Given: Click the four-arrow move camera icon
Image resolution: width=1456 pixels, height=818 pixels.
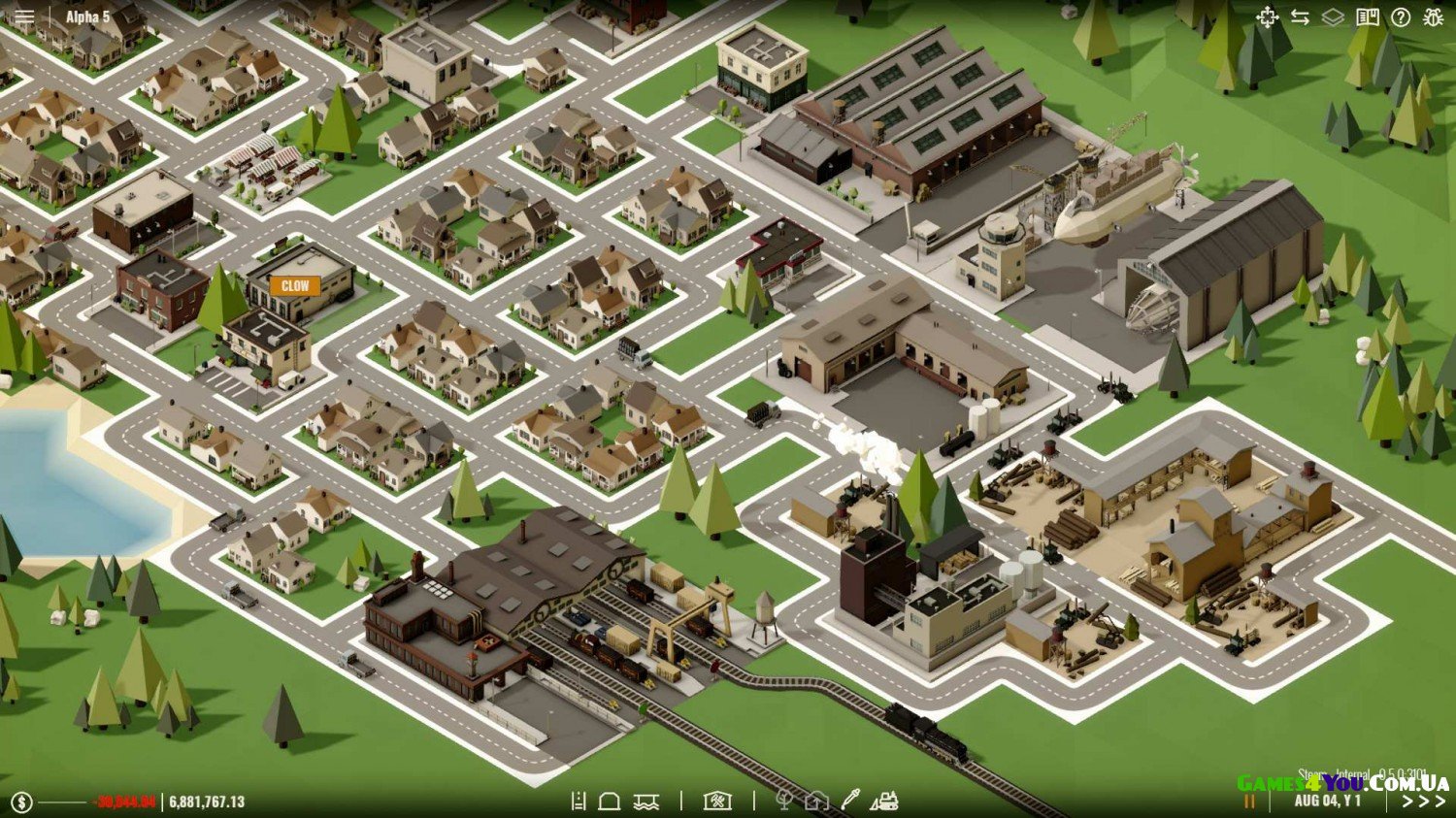Looking at the screenshot, I should [1267, 17].
